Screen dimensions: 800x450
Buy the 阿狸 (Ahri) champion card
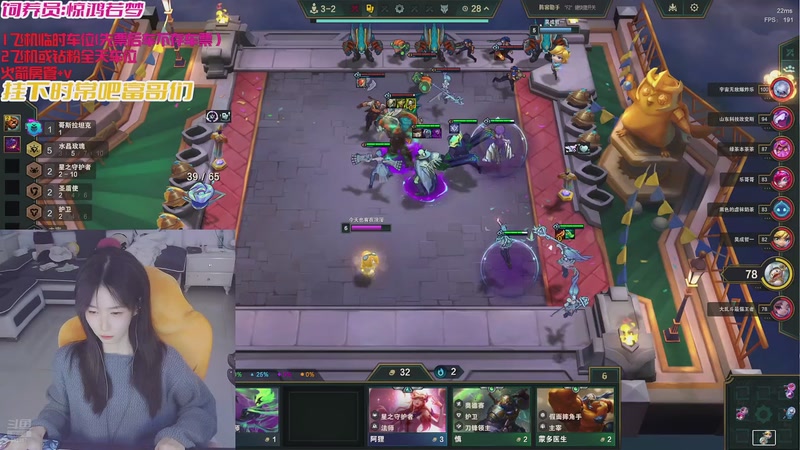pos(408,416)
